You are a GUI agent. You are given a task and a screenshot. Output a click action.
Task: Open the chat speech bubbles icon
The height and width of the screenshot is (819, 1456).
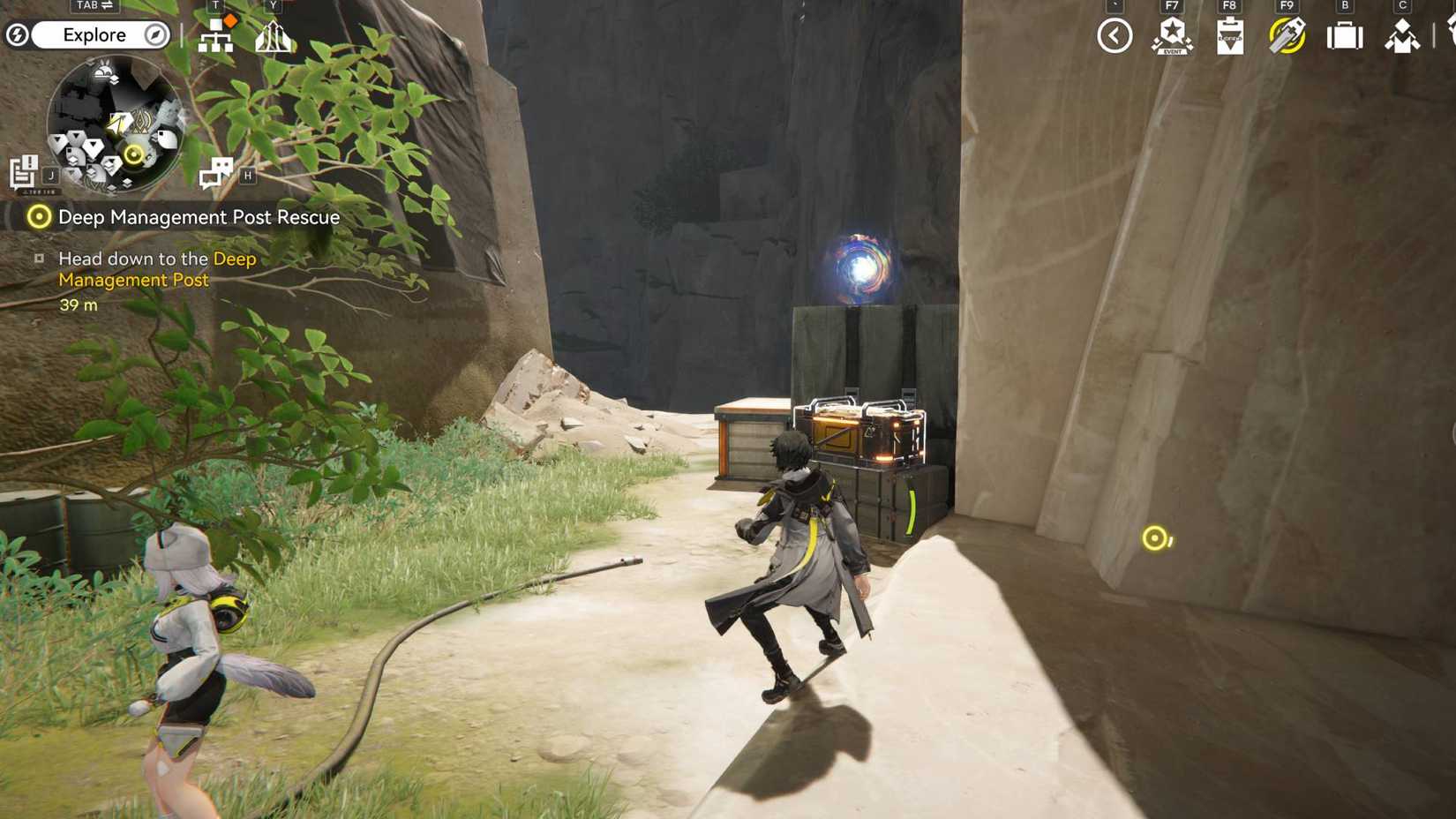click(x=215, y=172)
